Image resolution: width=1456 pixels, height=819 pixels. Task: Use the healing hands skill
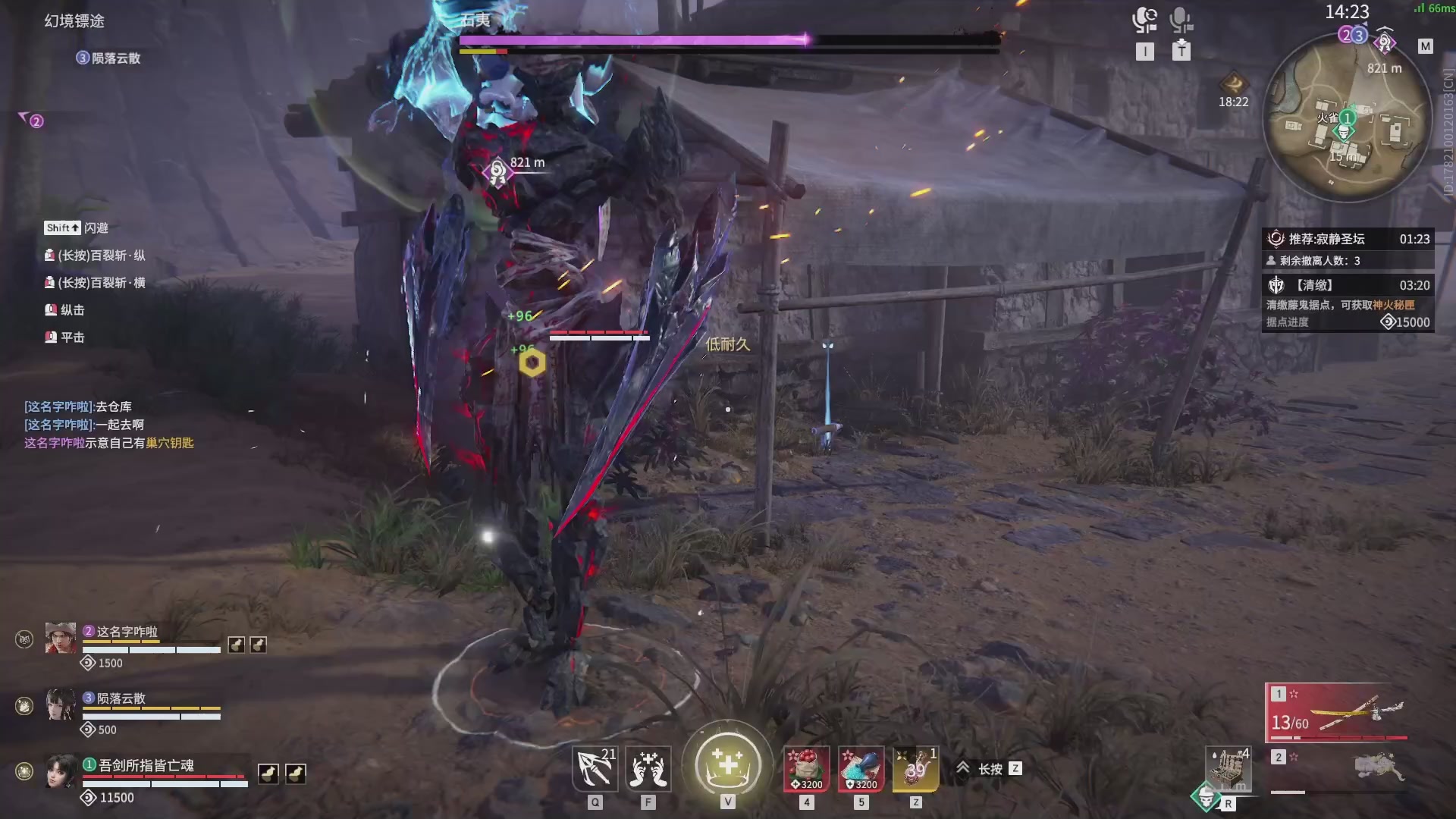click(648, 769)
